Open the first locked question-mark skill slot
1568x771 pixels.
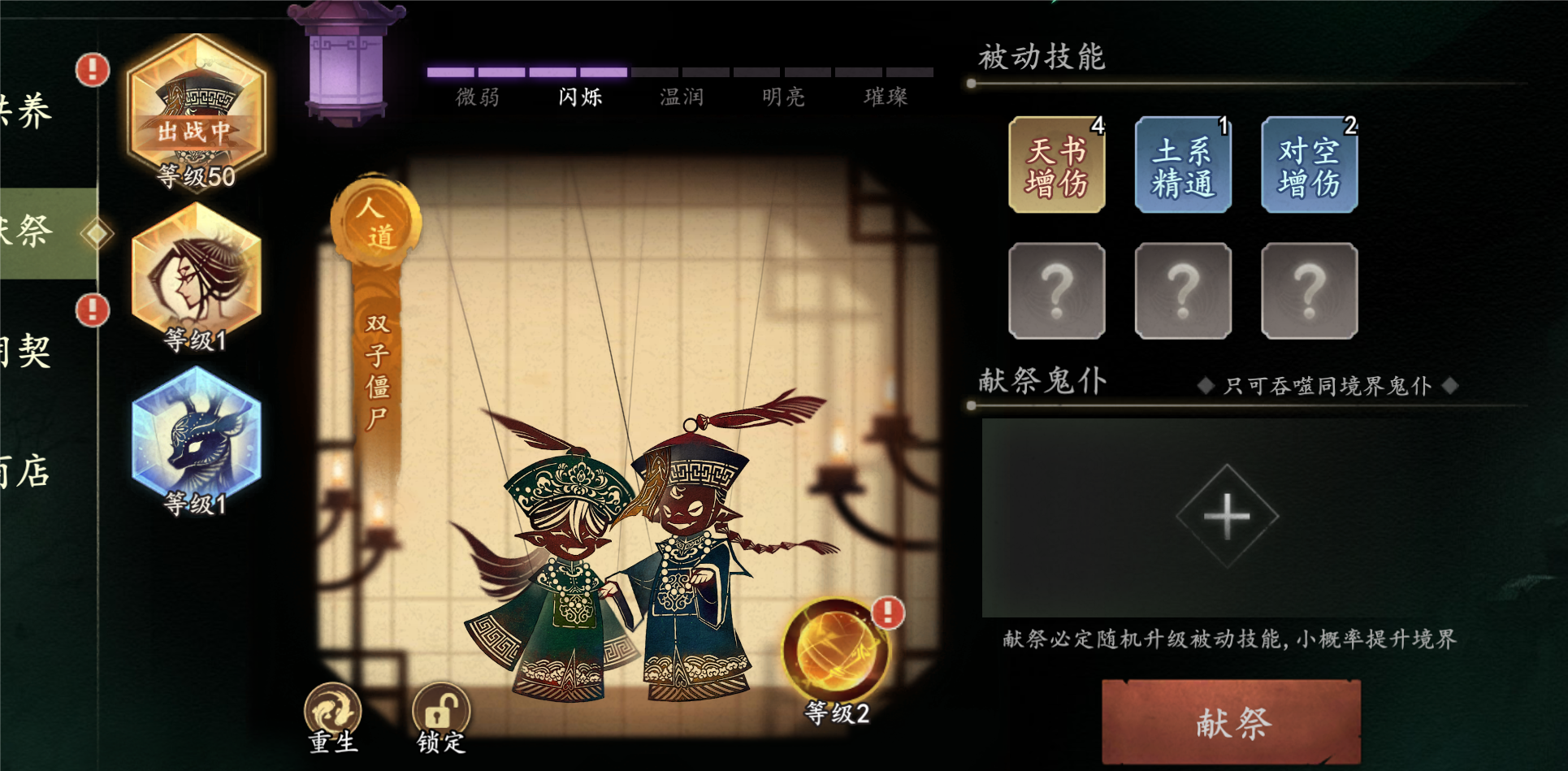[1056, 290]
